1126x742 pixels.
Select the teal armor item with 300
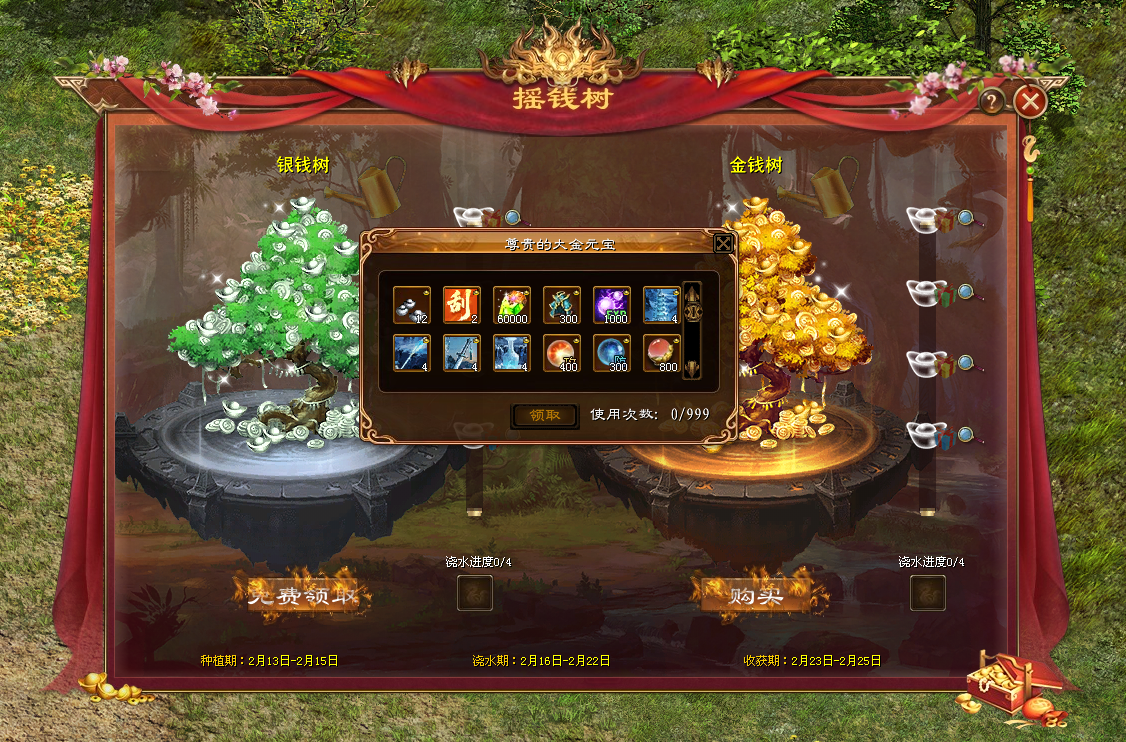[x=561, y=305]
